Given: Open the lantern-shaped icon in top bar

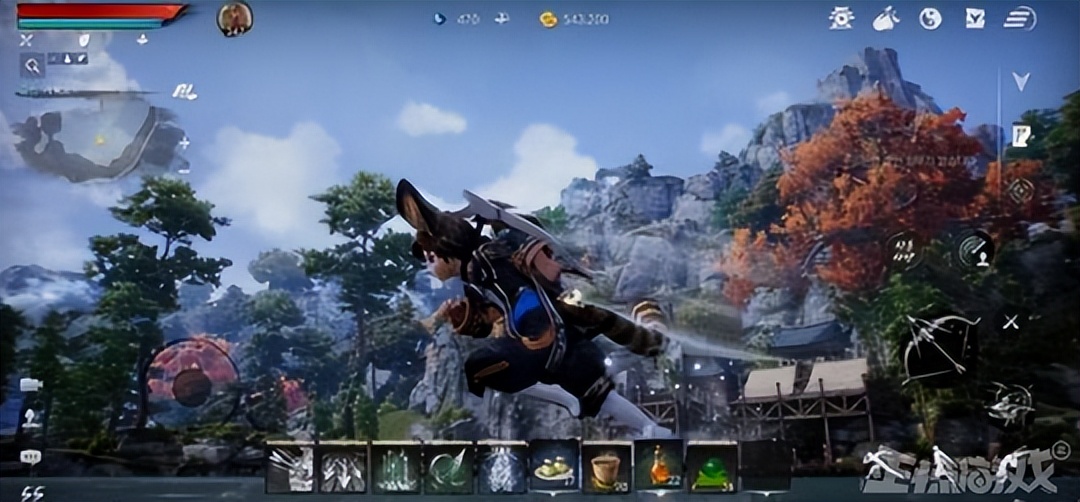Looking at the screenshot, I should (x=842, y=18).
